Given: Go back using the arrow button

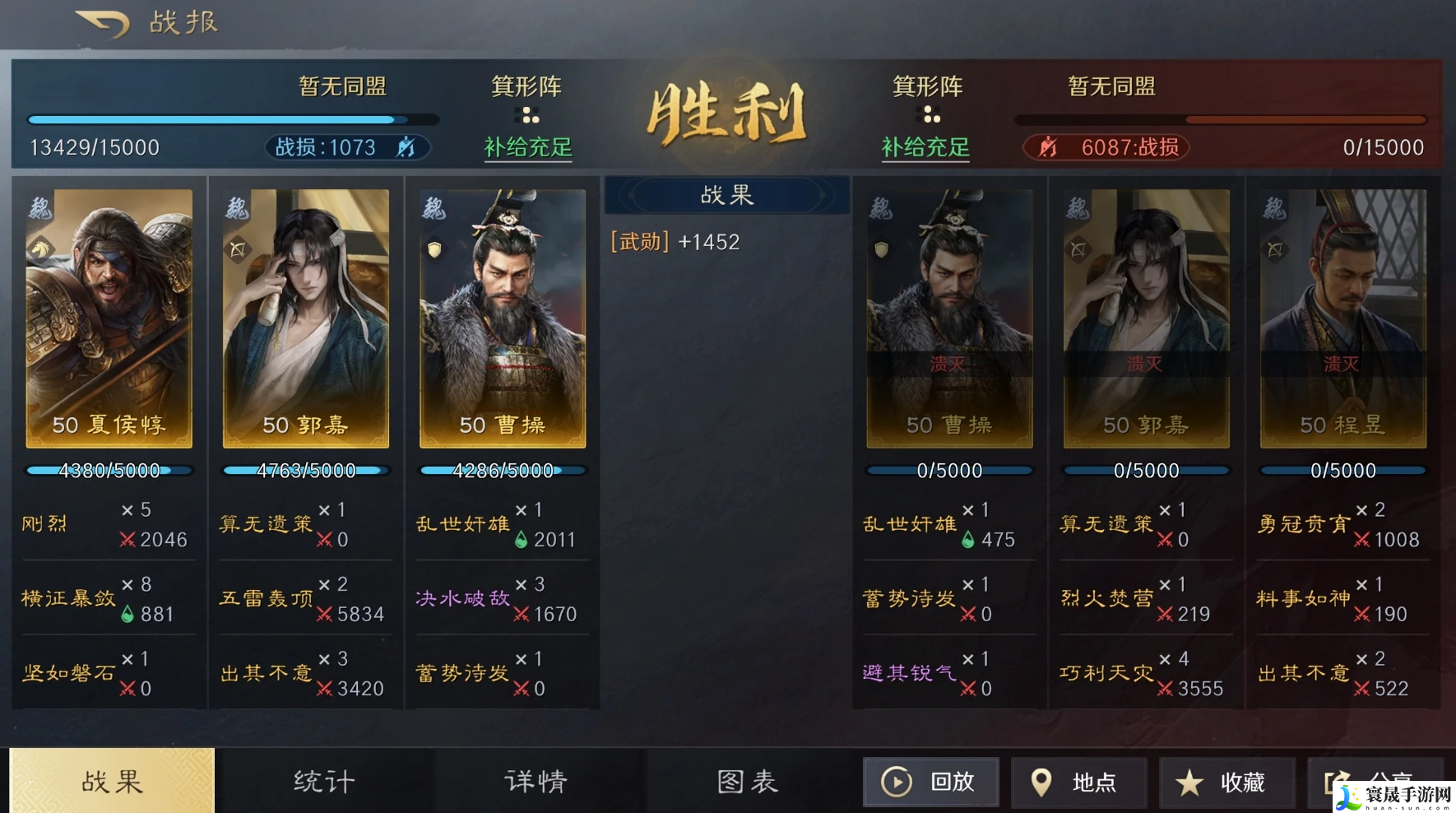Looking at the screenshot, I should tap(104, 23).
